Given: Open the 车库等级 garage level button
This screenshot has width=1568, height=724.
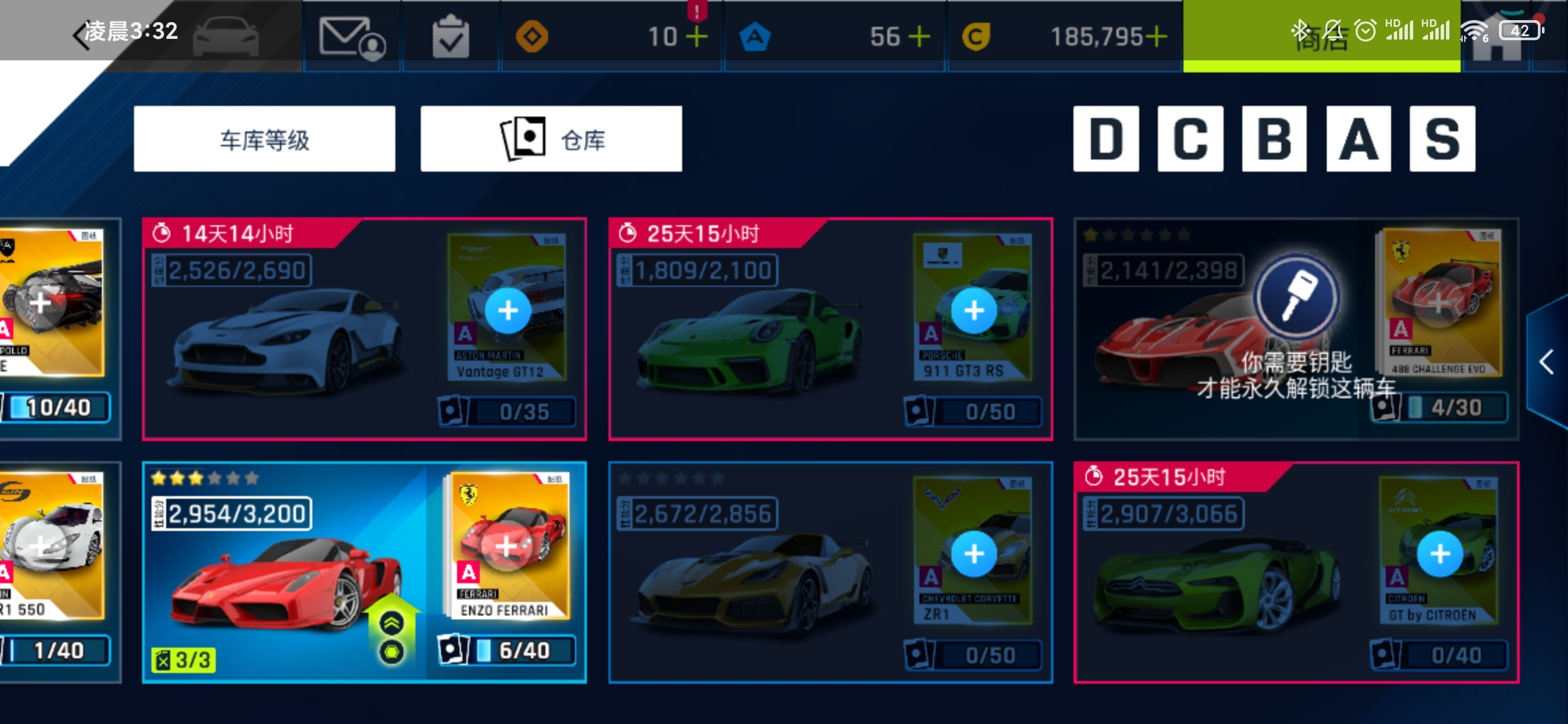Looking at the screenshot, I should pyautogui.click(x=264, y=139).
